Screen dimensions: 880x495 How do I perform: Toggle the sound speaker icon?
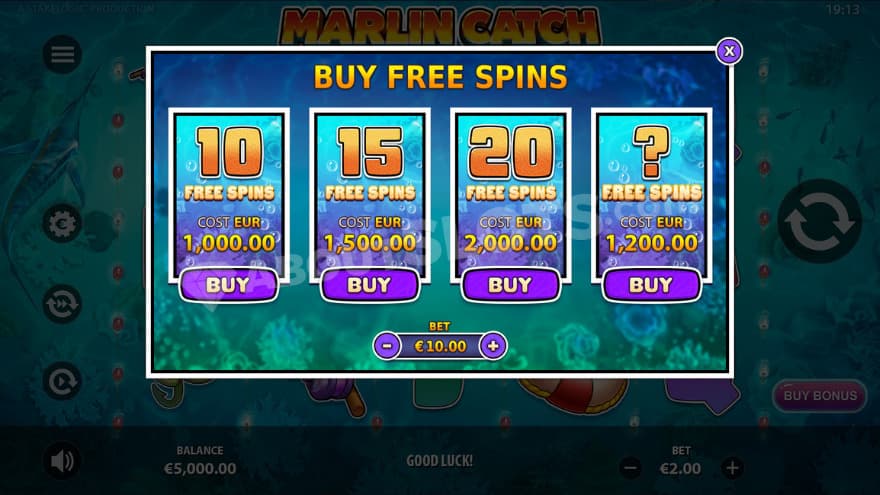(62, 460)
